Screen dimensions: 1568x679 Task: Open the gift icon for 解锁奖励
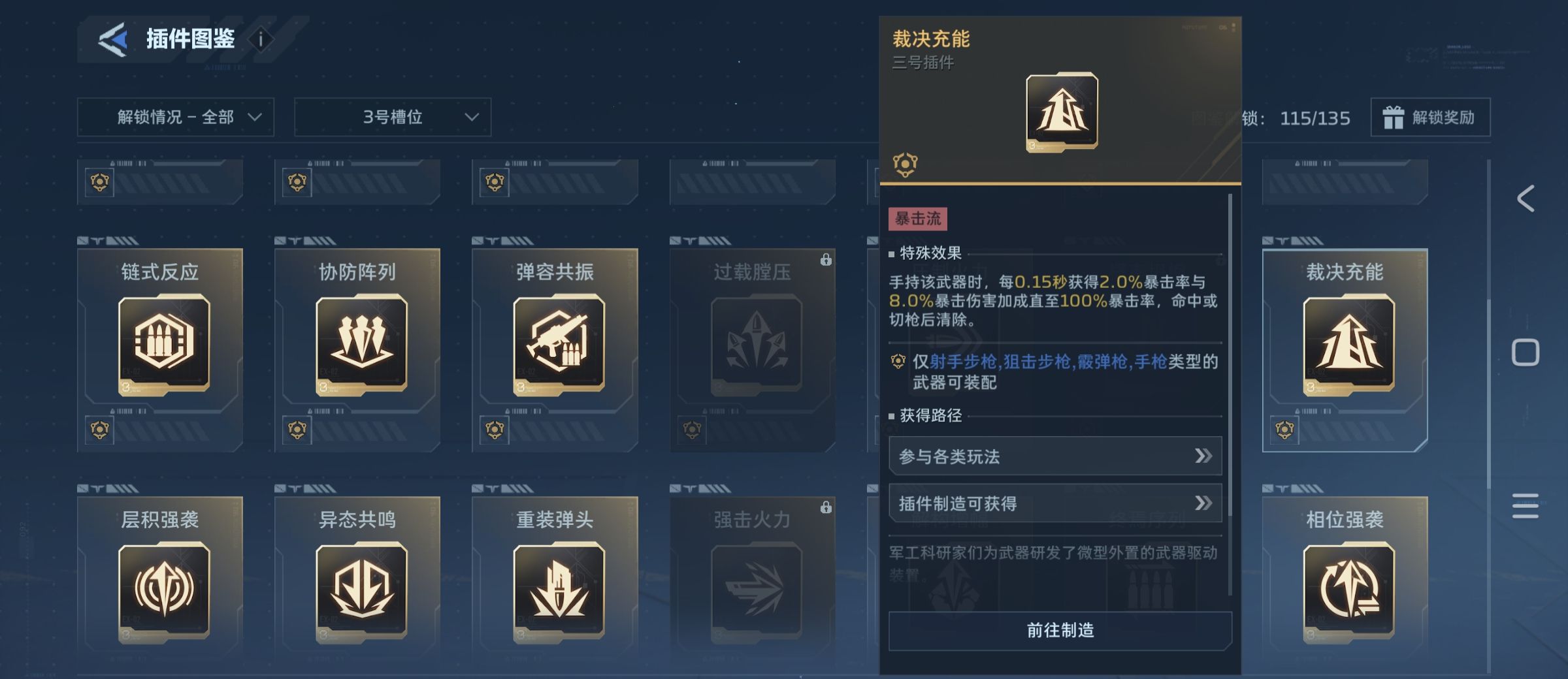(x=1395, y=118)
